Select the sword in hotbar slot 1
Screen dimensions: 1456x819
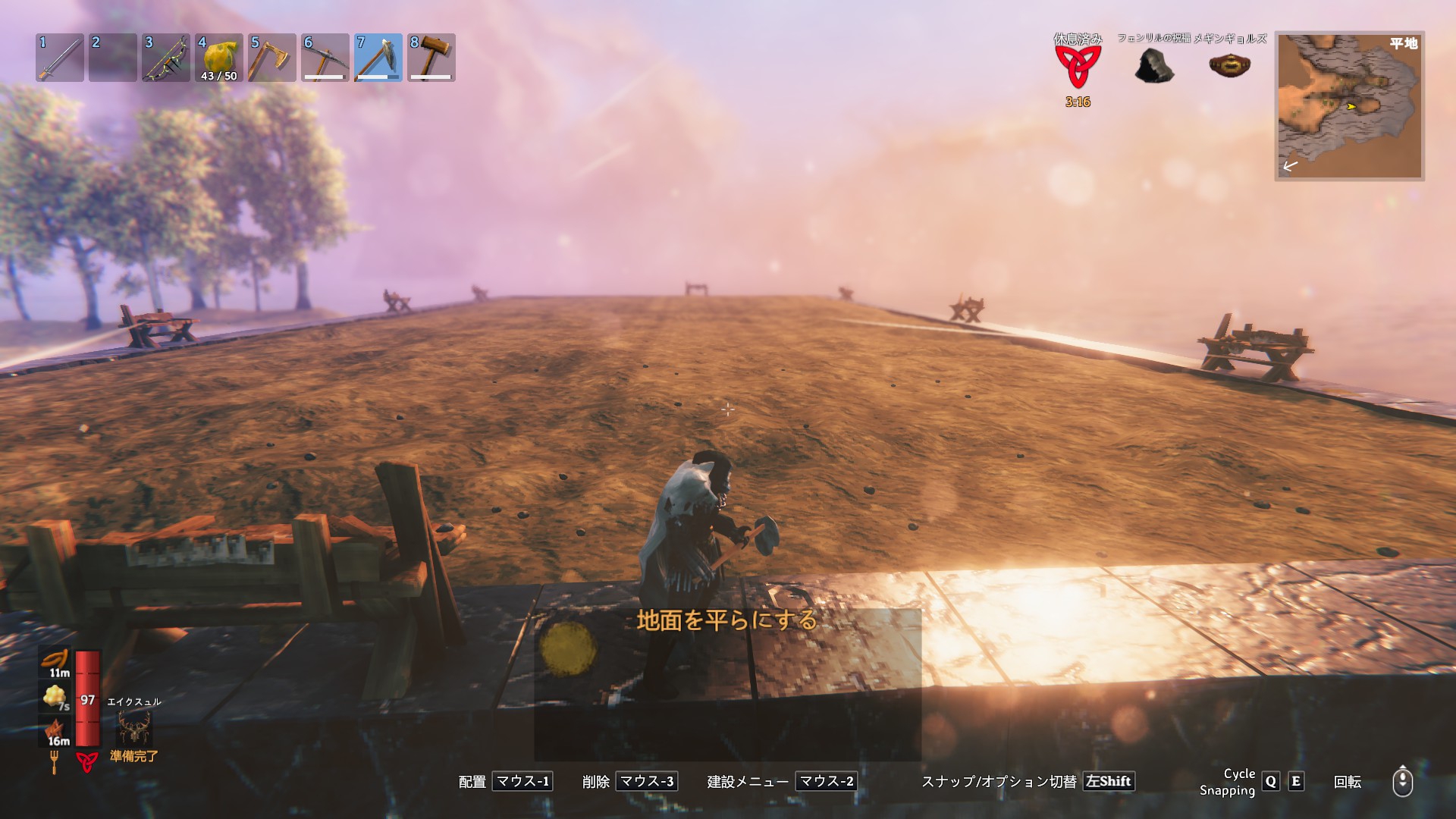click(60, 58)
